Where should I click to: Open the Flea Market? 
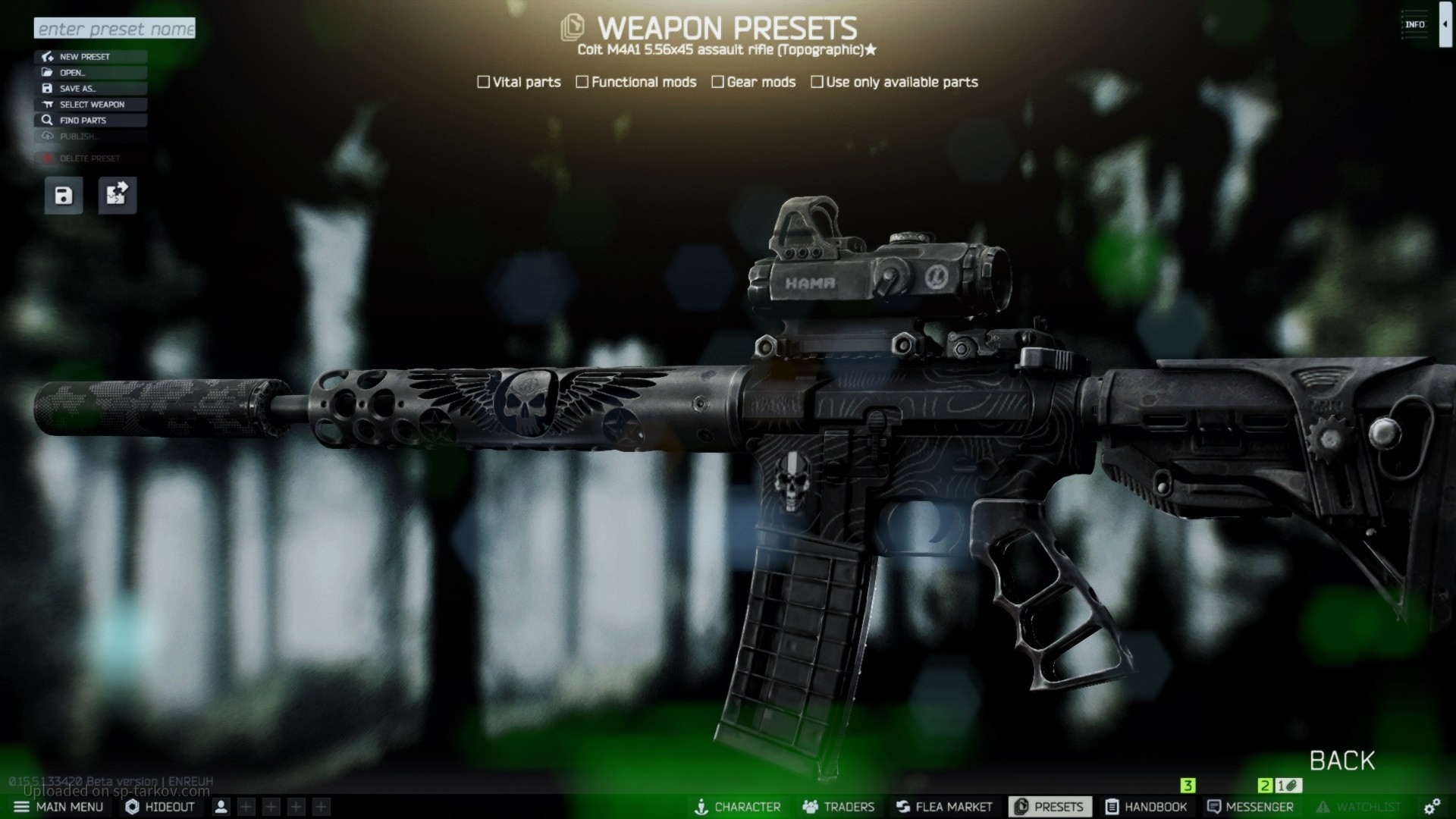[x=944, y=807]
